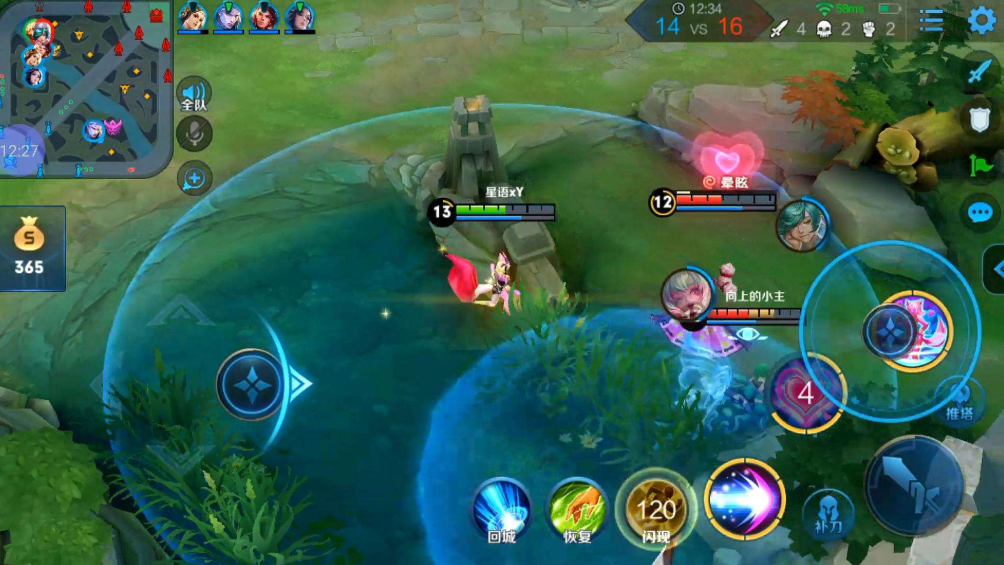The width and height of the screenshot is (1004, 565).
Task: Open the scoreboard list menu
Action: (932, 21)
